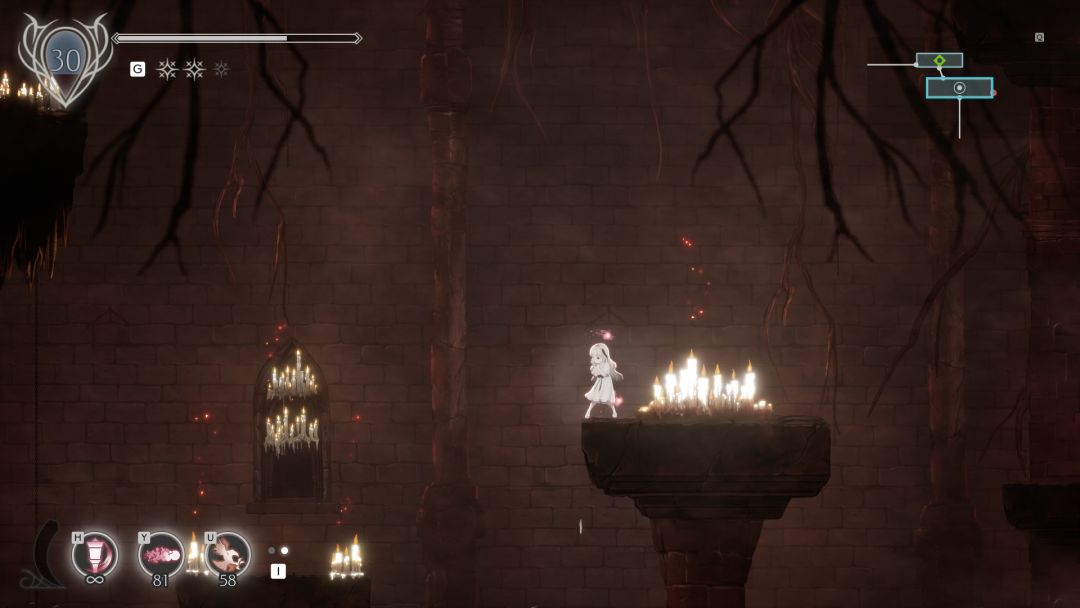Click the level 30 crest emblem
Viewport: 1080px width, 608px height.
pyautogui.click(x=65, y=61)
